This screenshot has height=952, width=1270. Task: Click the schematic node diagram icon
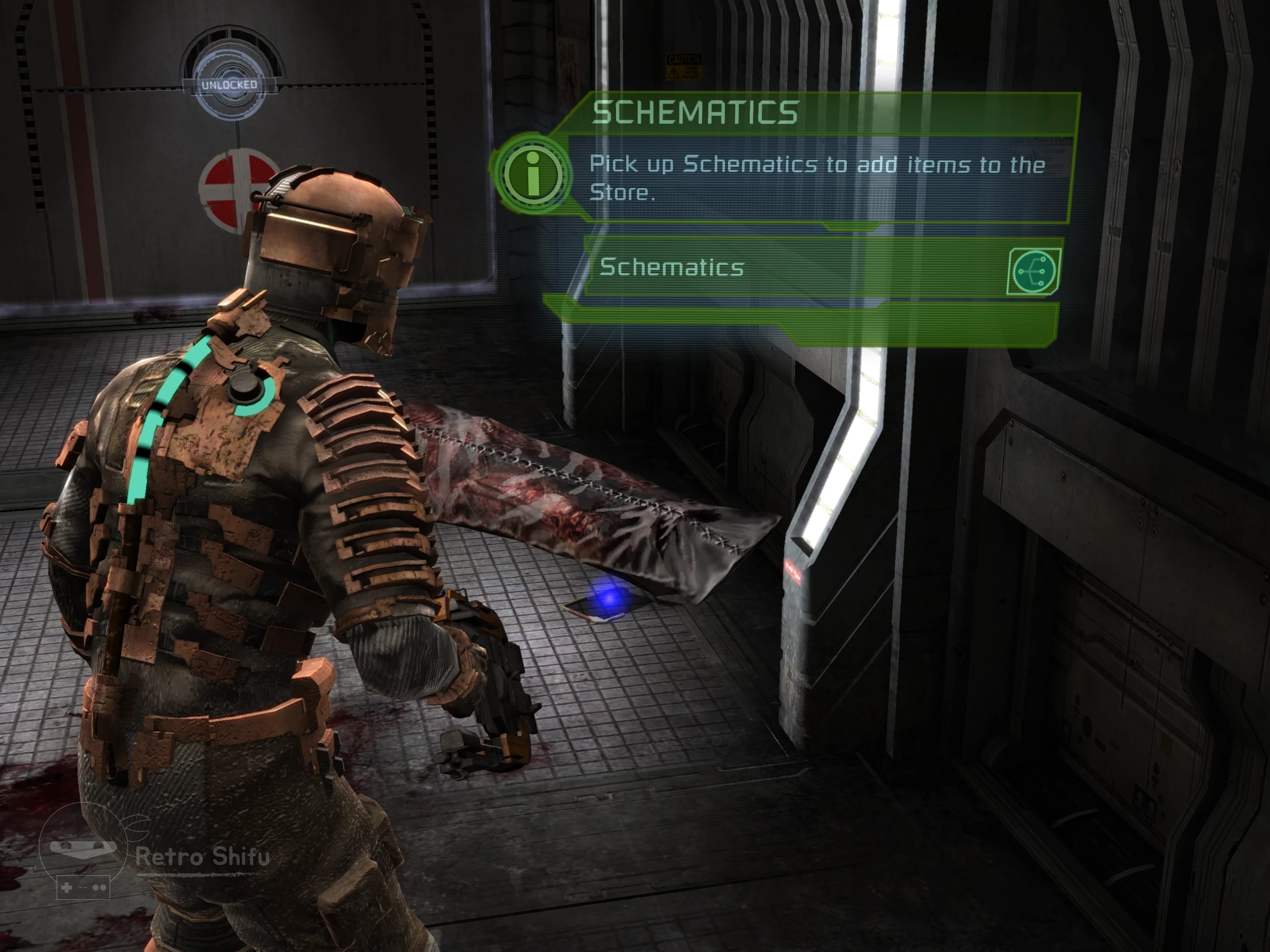tap(1034, 271)
